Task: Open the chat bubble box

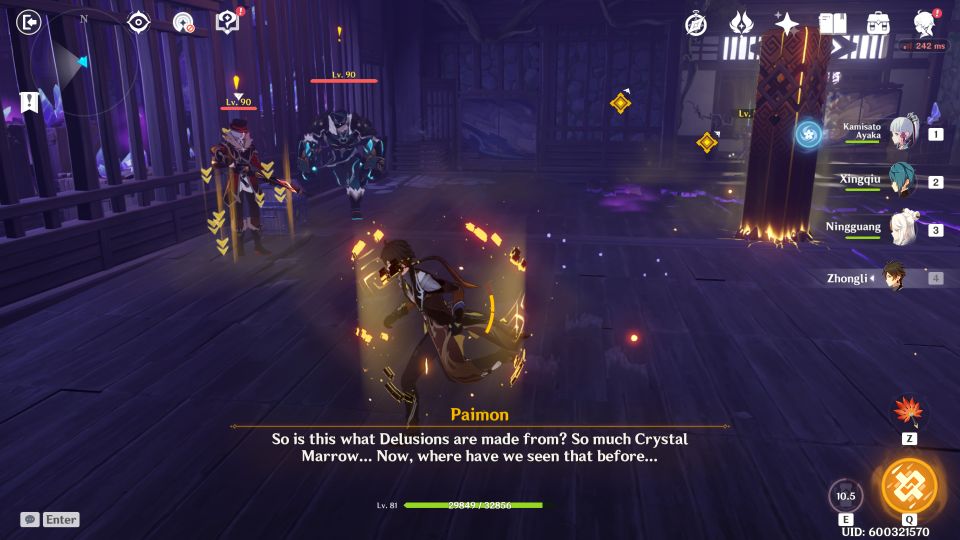Action: (30, 519)
